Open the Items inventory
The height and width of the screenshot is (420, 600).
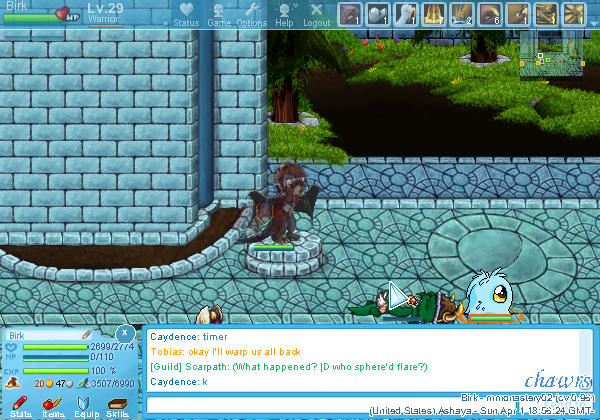click(x=52, y=404)
